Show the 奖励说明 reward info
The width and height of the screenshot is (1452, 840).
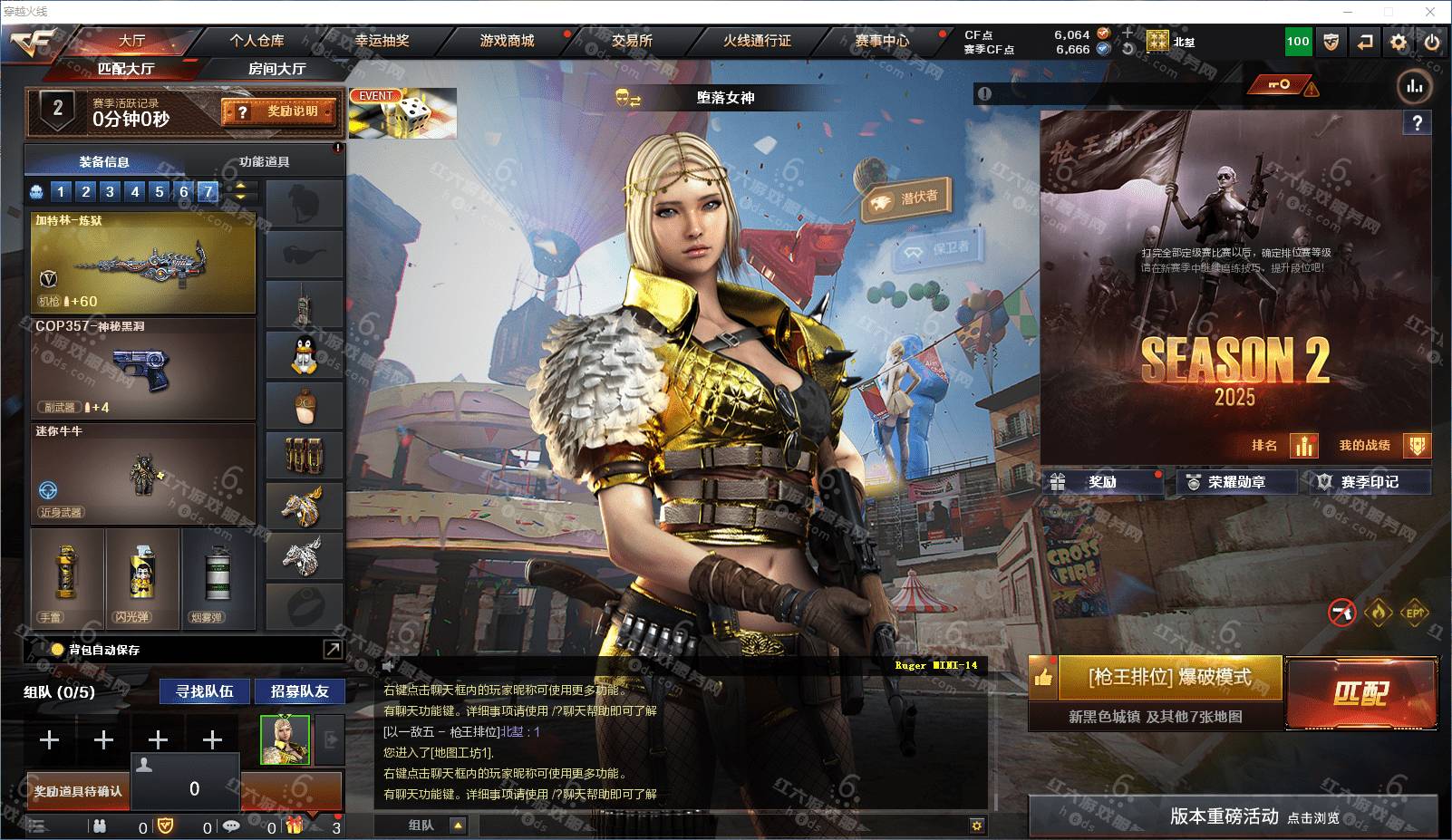[x=279, y=111]
